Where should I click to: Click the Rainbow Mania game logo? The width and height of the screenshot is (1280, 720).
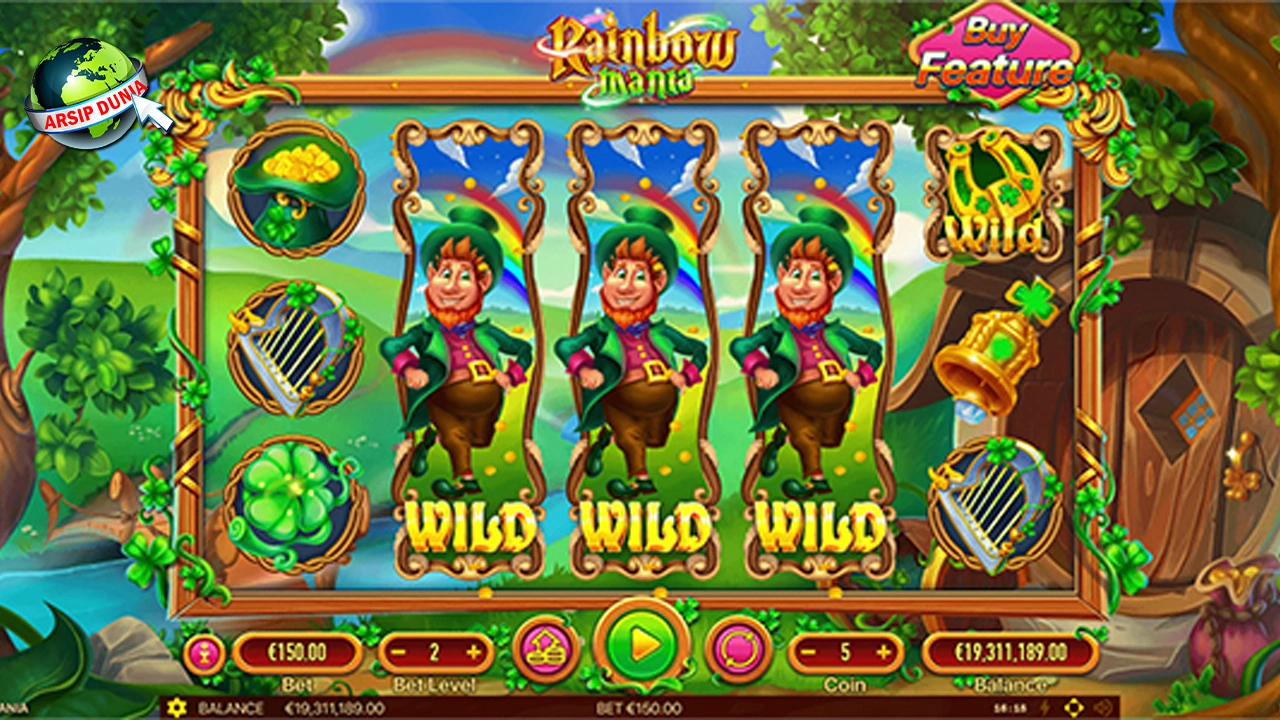tap(643, 52)
